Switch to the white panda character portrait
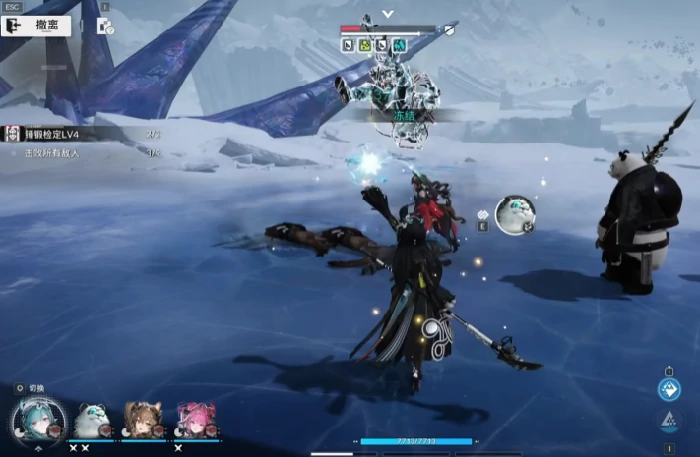Screen dimensions: 700x457 (x=92, y=420)
